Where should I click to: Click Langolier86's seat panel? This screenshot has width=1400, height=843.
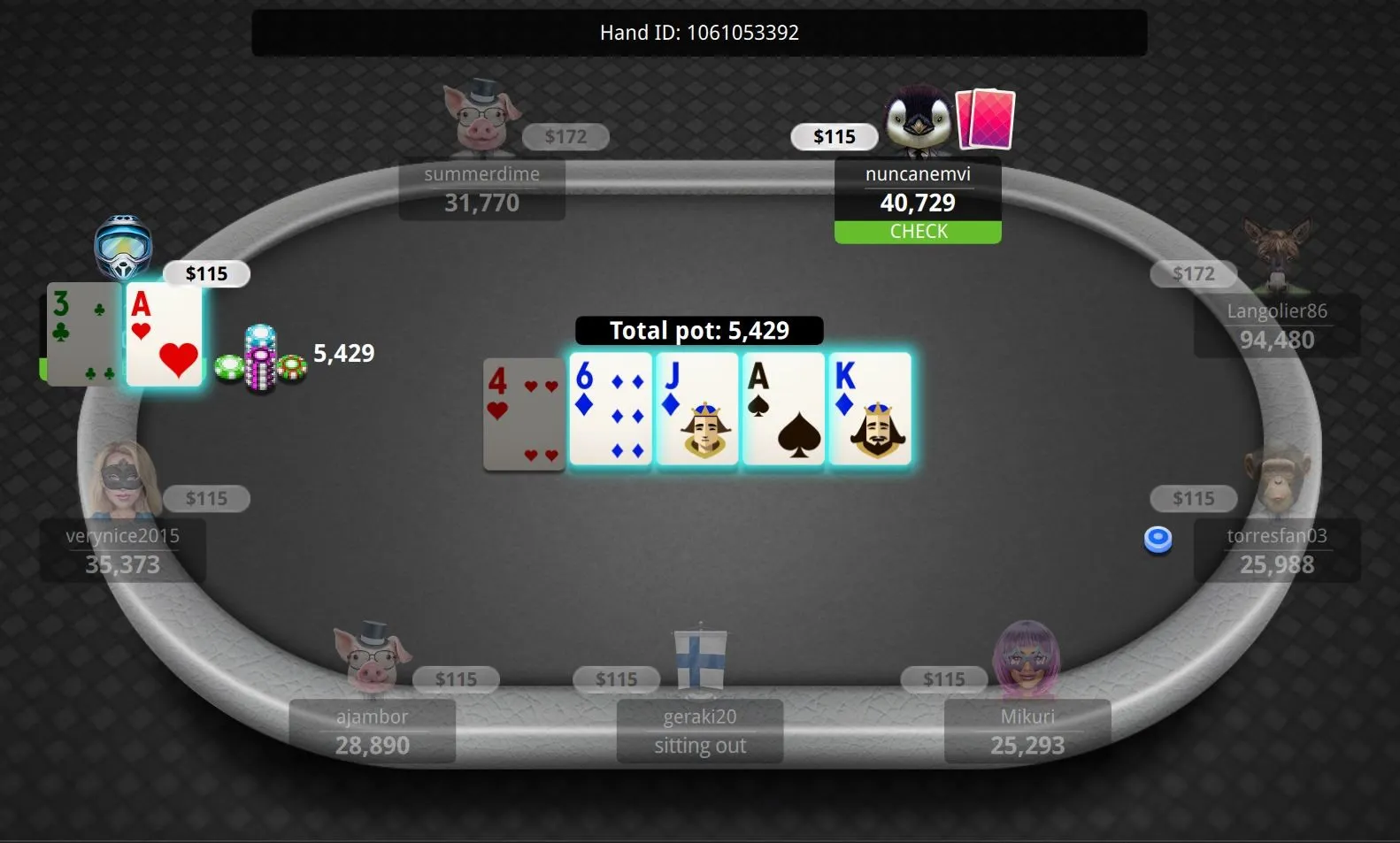(x=1276, y=326)
